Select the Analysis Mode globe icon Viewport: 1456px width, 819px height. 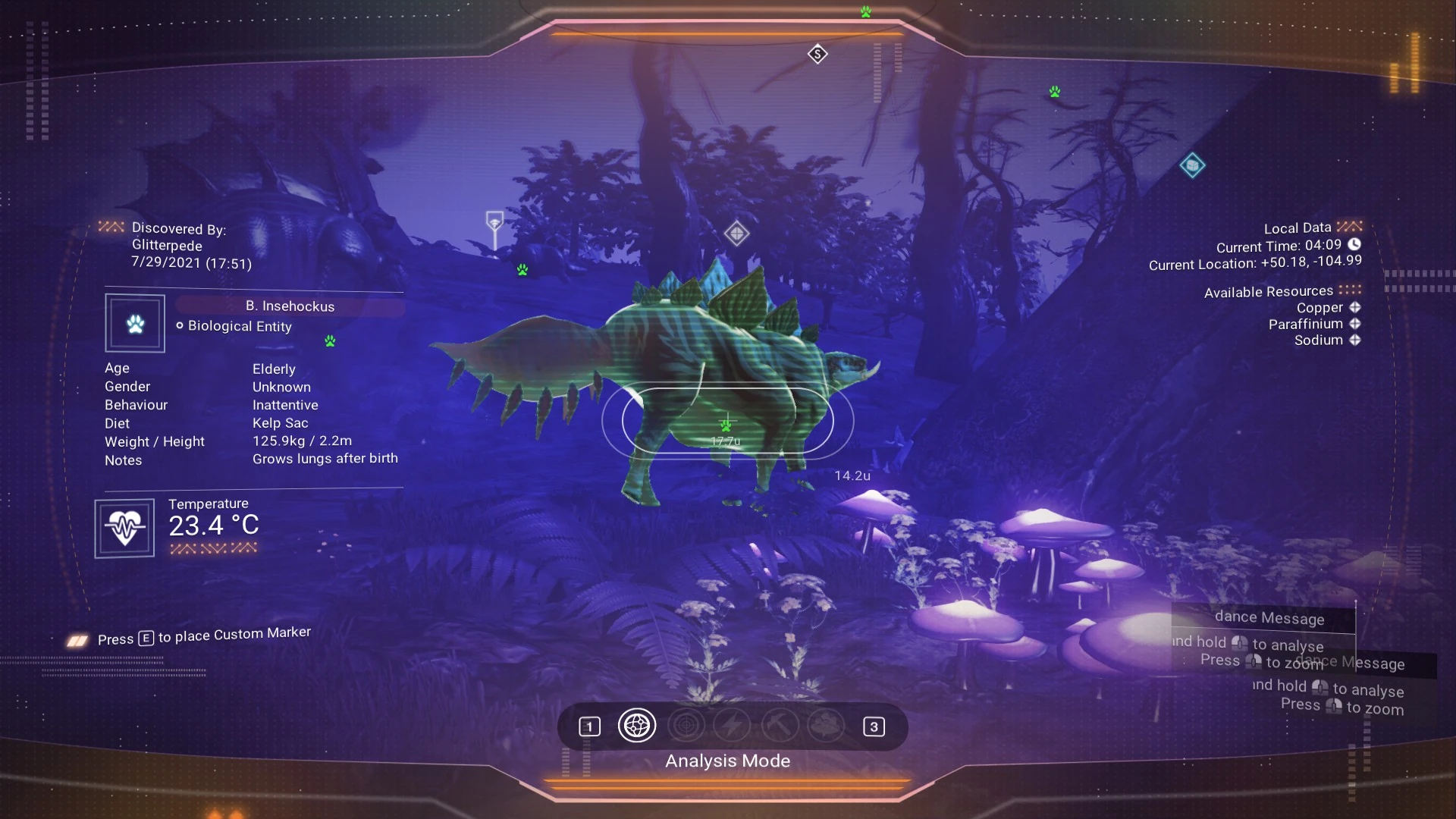coord(637,726)
